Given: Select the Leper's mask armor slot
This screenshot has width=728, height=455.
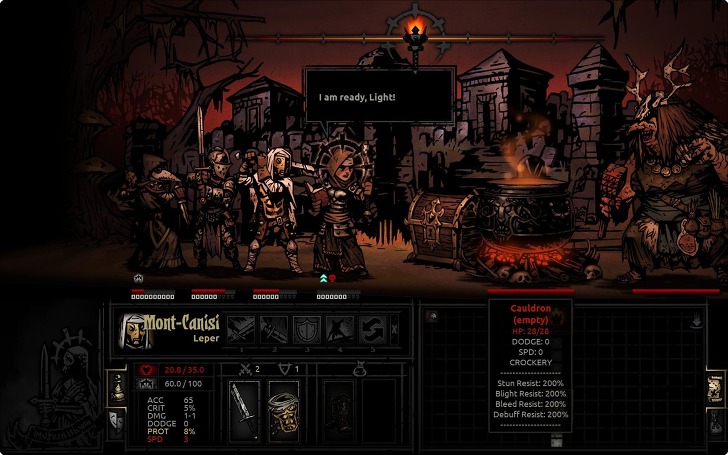Looking at the screenshot, I should (x=283, y=409).
